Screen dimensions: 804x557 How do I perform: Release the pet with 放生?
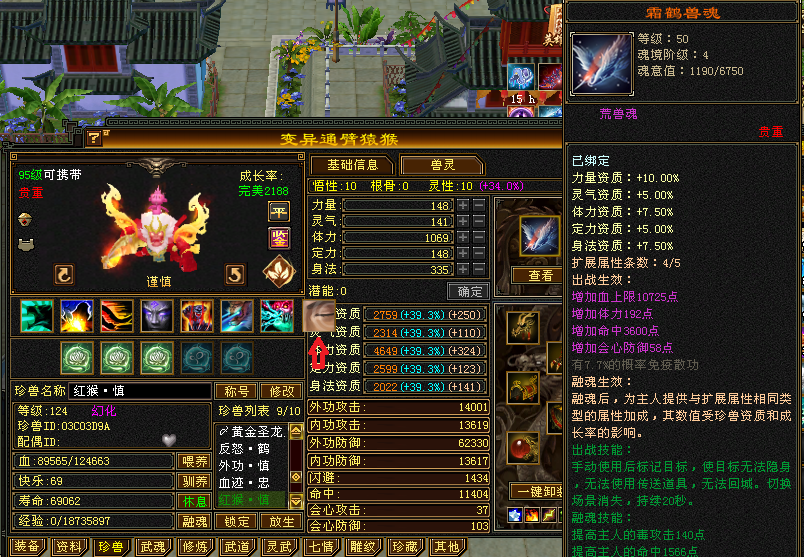(x=282, y=521)
